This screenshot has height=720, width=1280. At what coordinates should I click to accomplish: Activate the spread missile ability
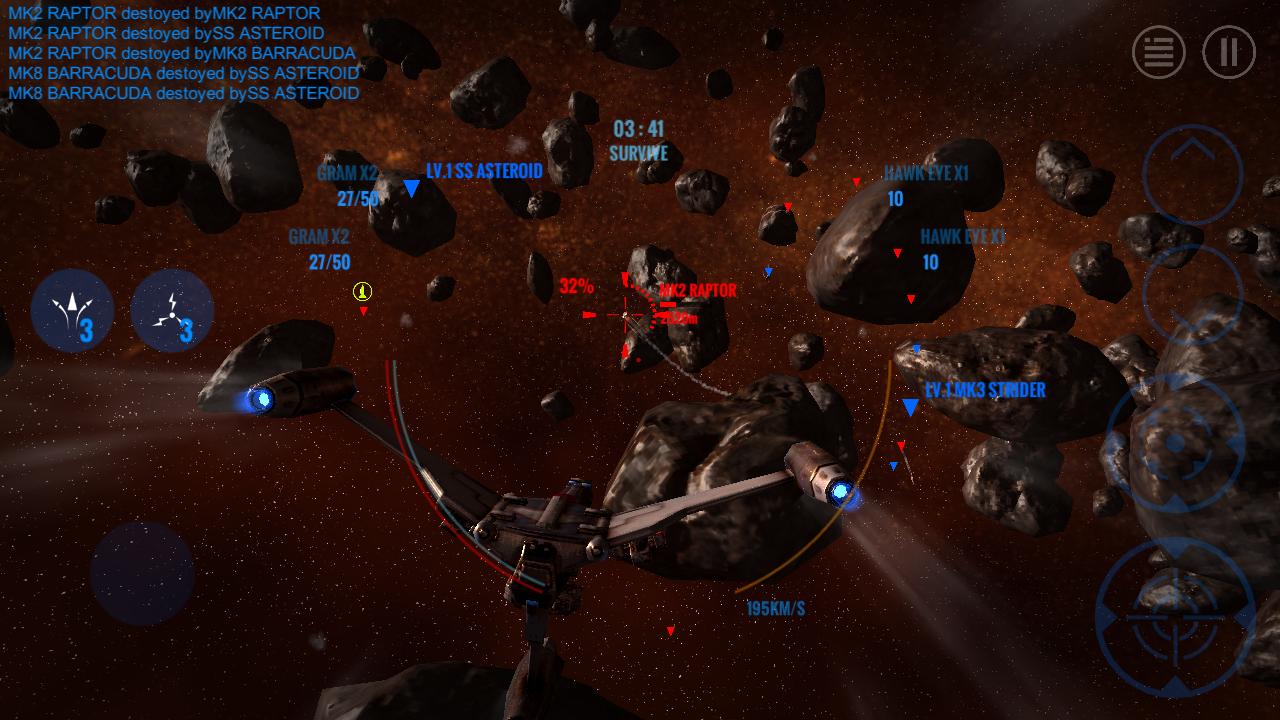pos(72,311)
